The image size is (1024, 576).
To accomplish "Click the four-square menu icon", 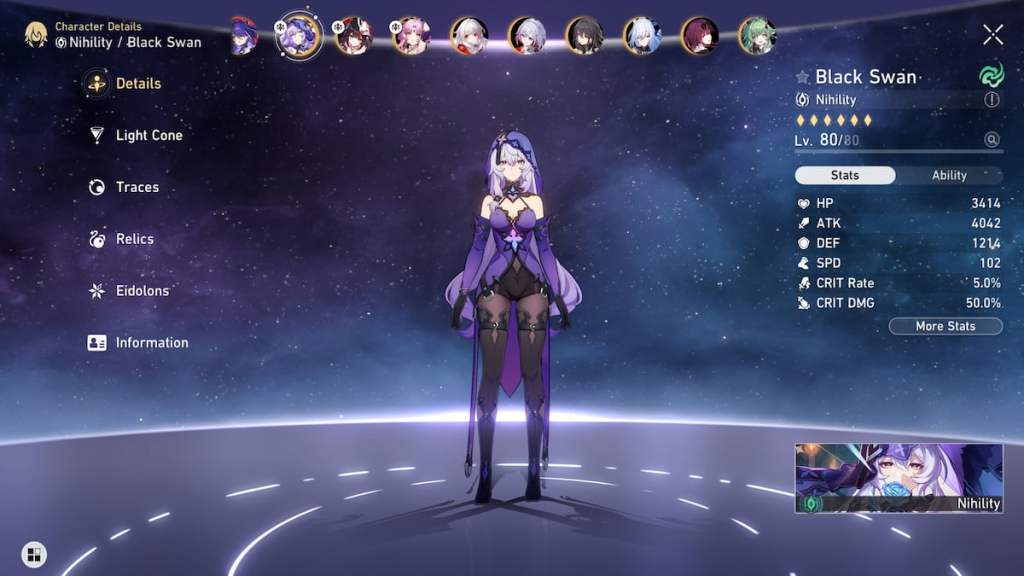I will (x=34, y=554).
